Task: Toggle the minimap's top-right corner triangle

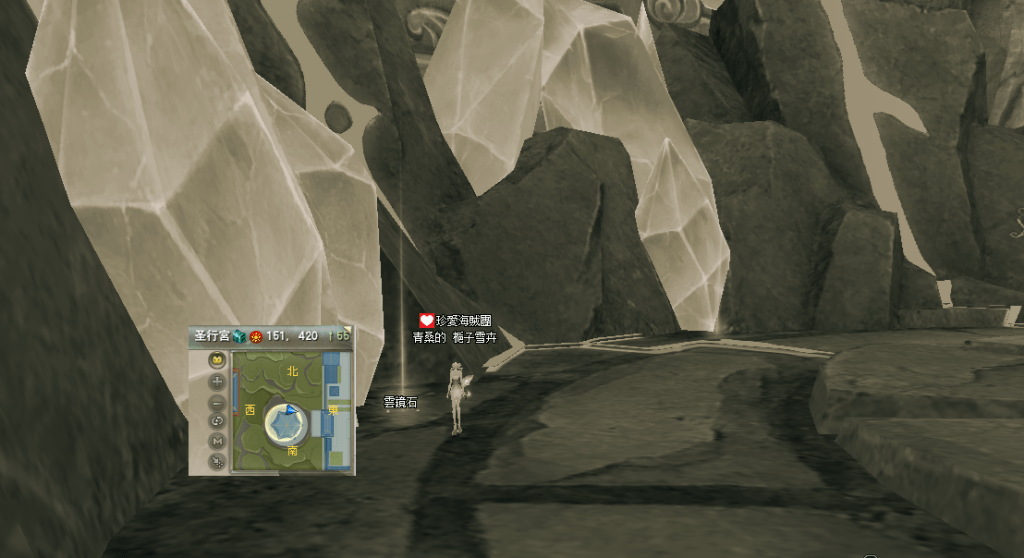Action: [x=348, y=330]
